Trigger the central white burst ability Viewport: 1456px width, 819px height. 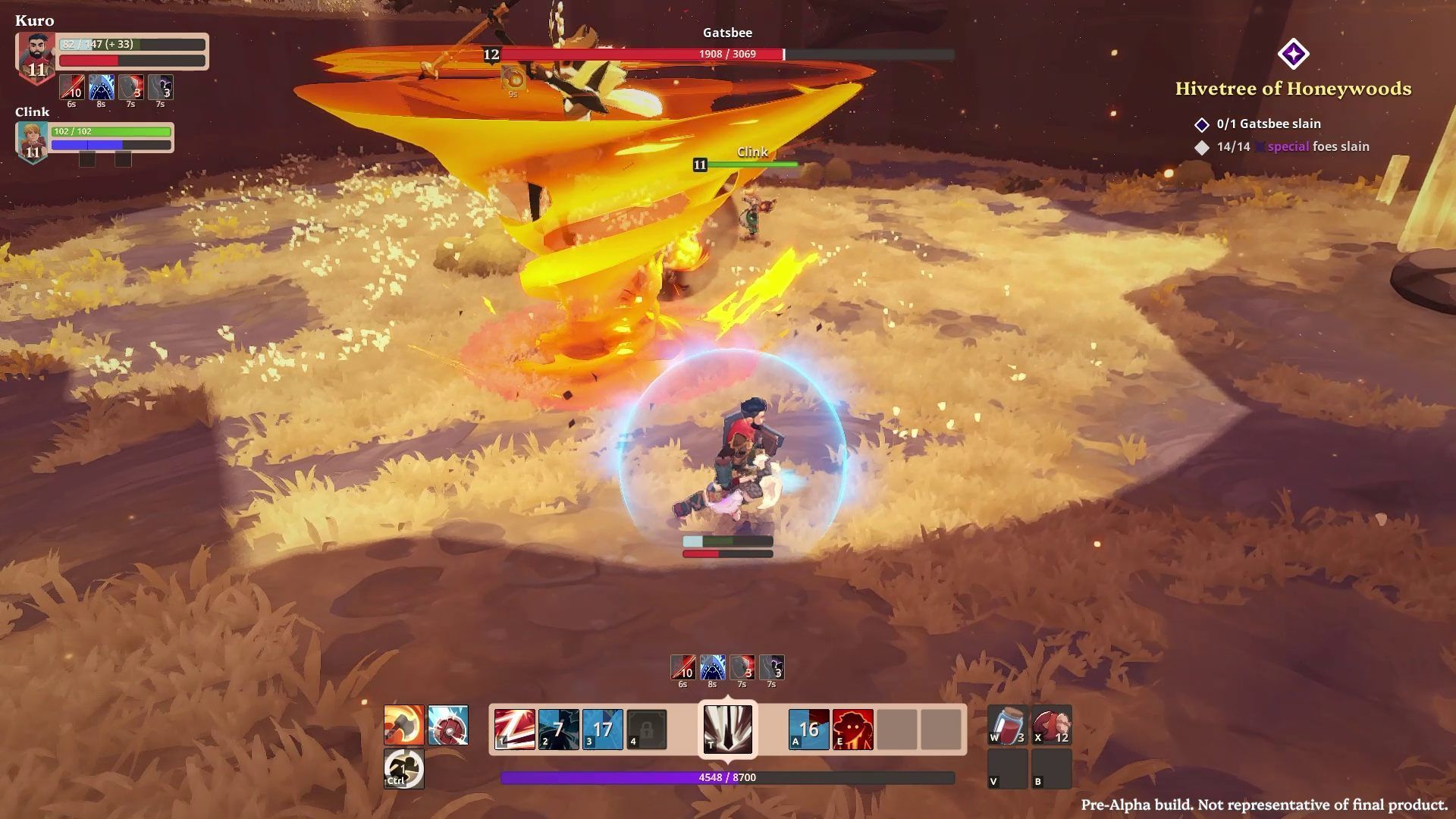coord(727,729)
